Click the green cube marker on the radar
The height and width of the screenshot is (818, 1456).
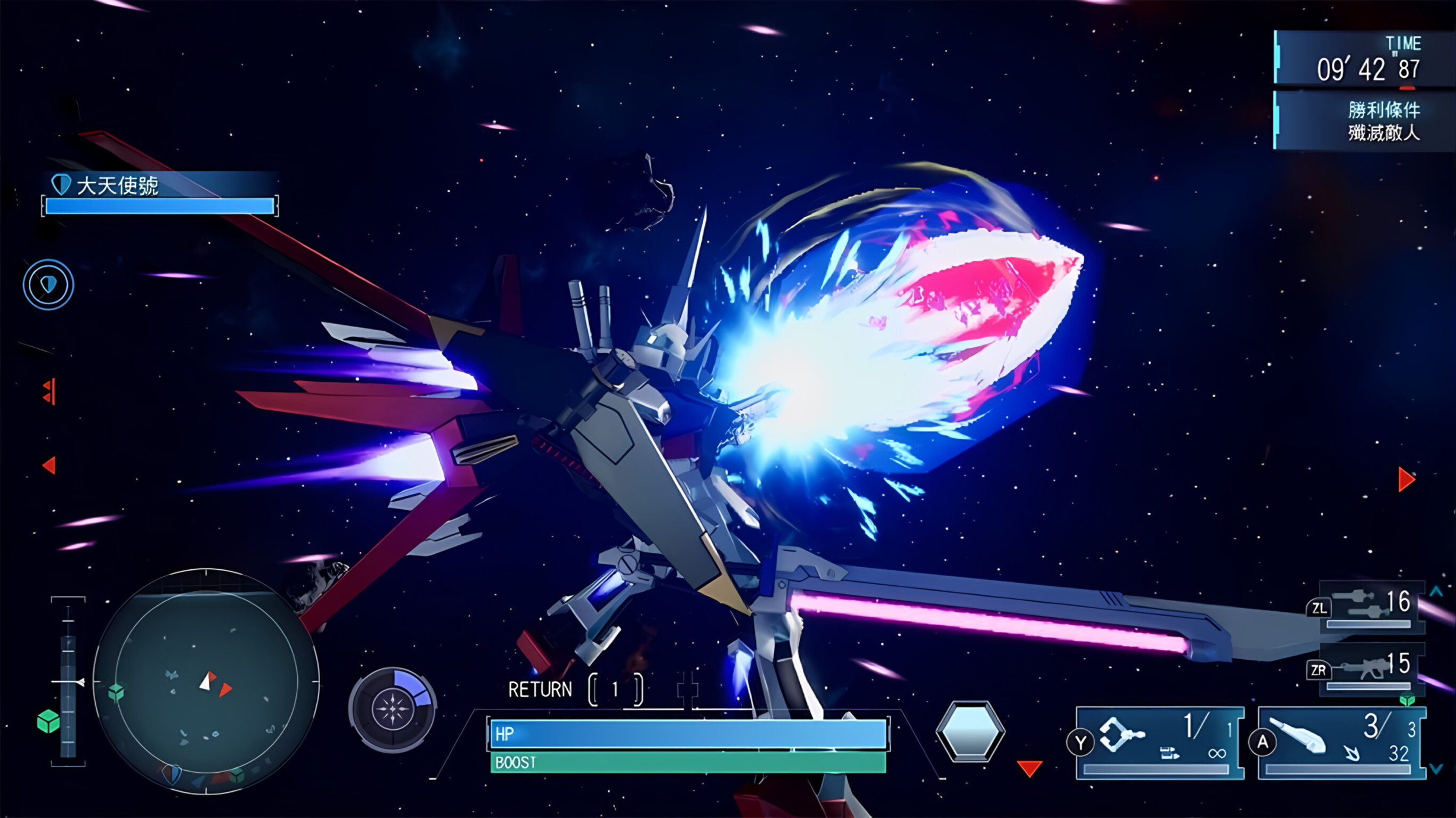[x=116, y=691]
